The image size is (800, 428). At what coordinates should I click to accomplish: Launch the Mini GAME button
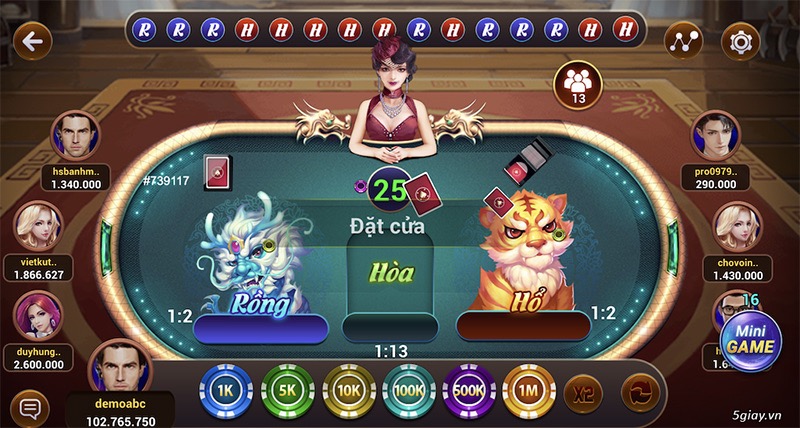[x=750, y=338]
